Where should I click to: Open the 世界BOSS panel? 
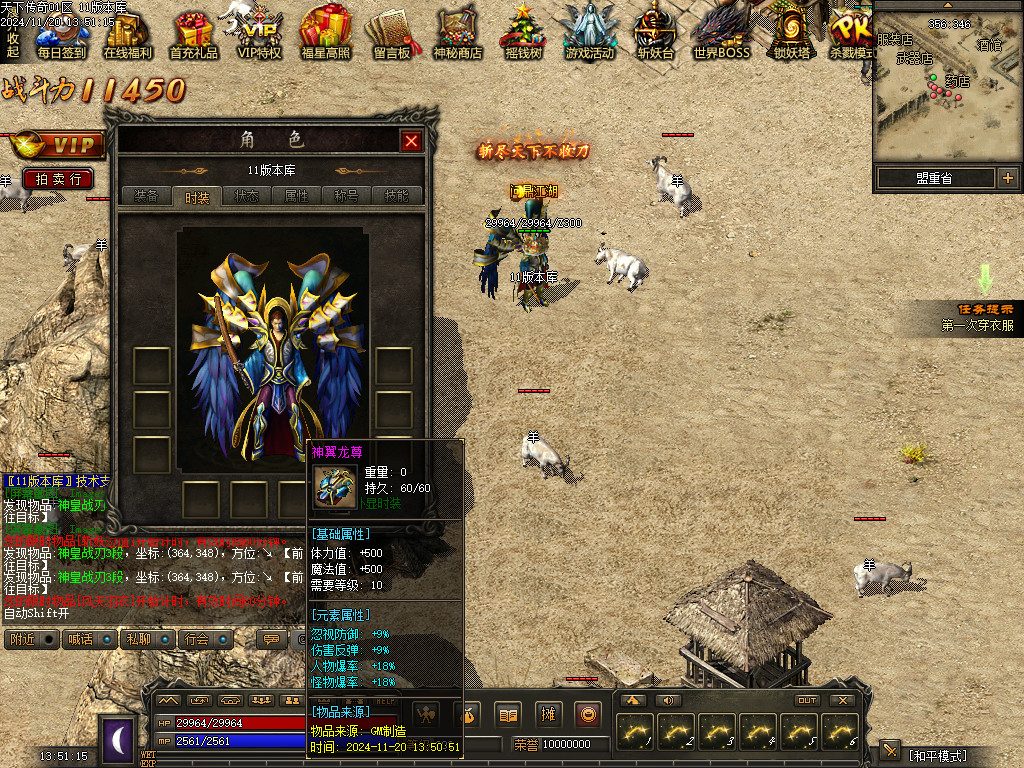pos(721,36)
